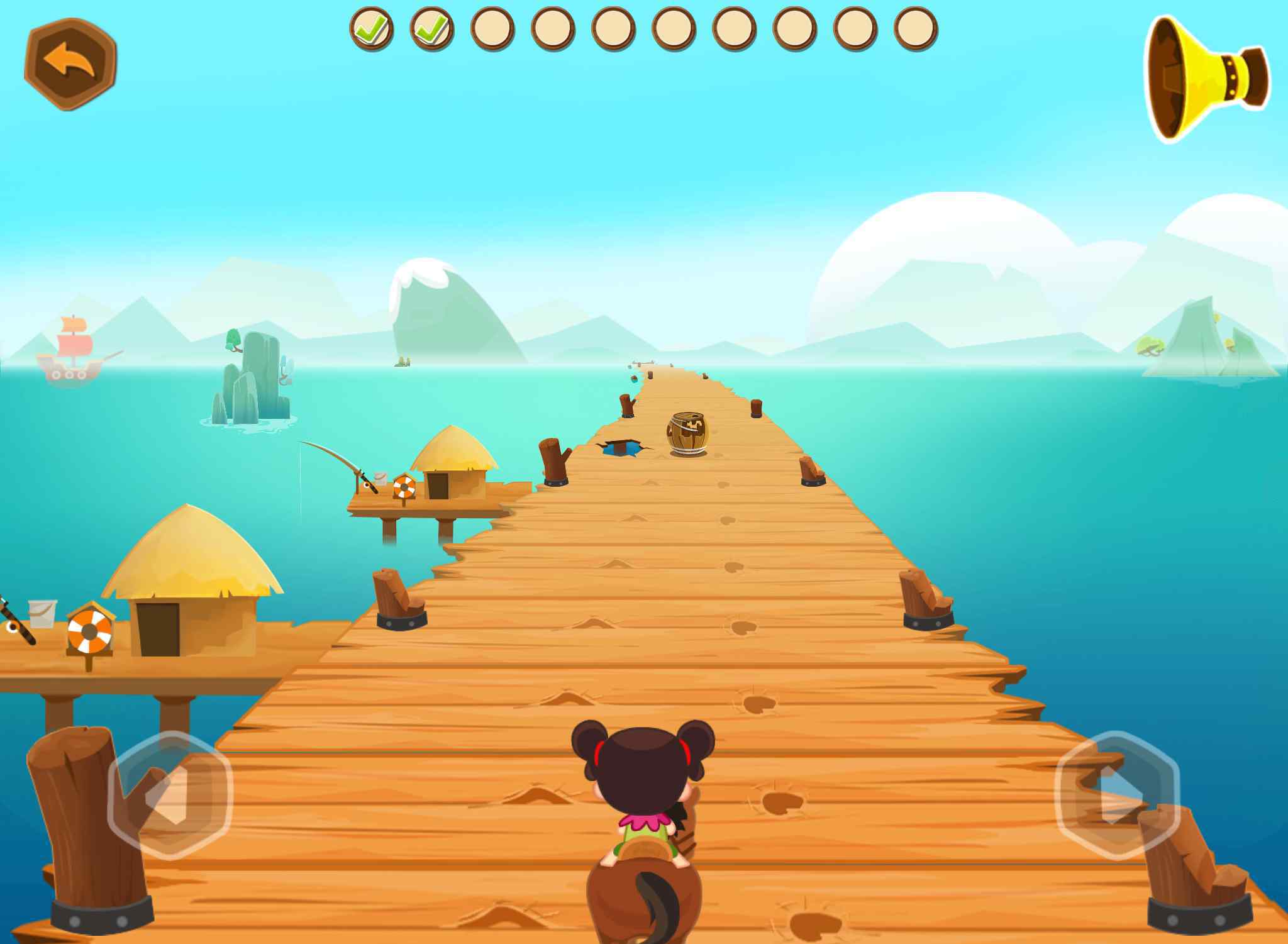Steer right with the right arrow button

[1117, 796]
